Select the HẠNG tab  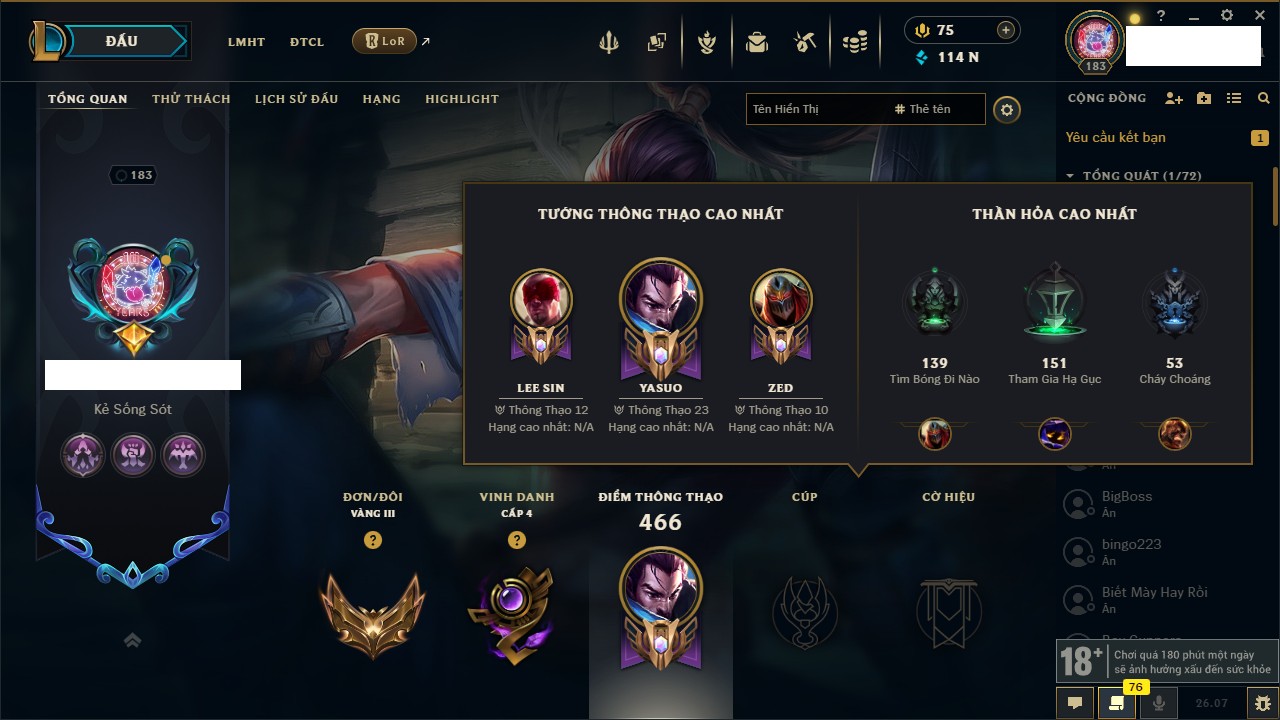(x=381, y=99)
